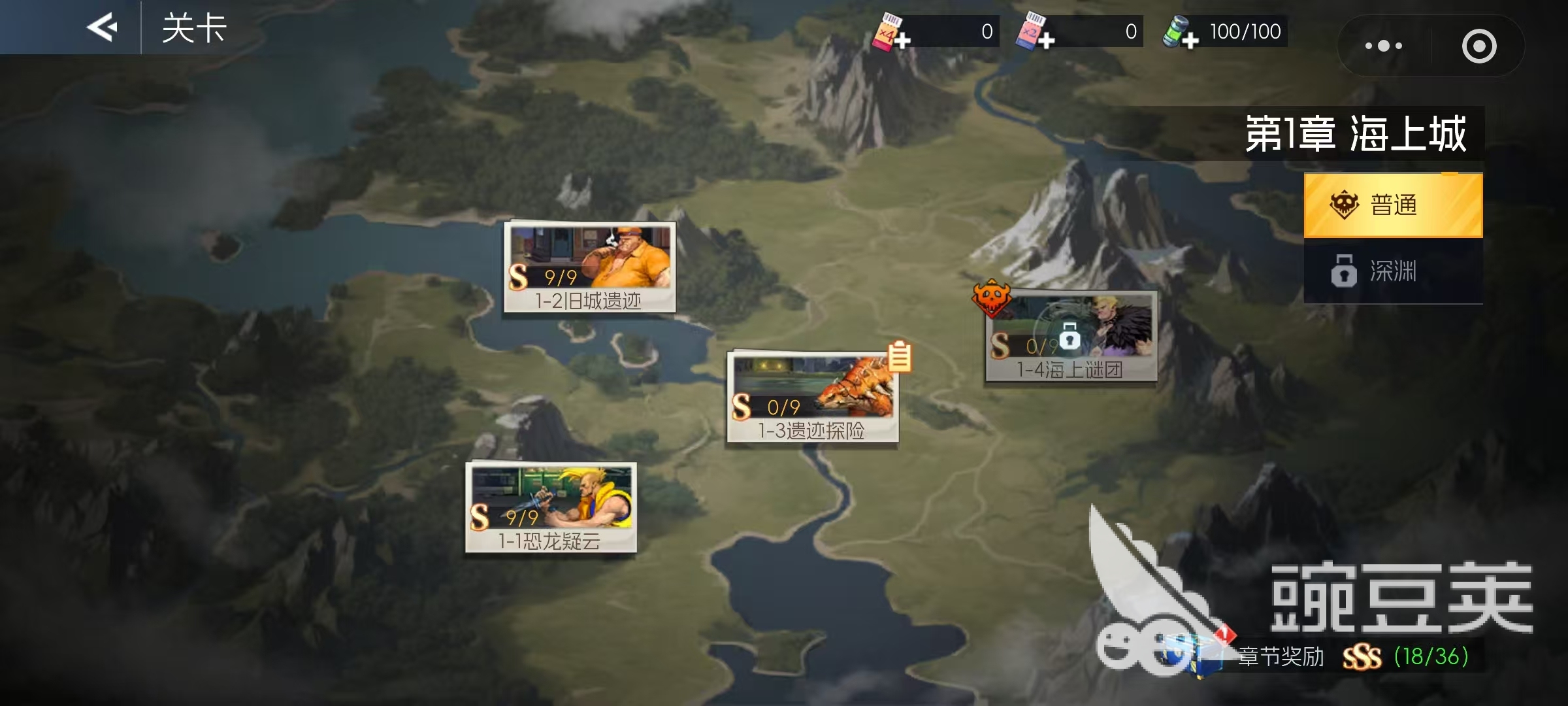
Task: Go back using the arrow button
Action: (103, 27)
